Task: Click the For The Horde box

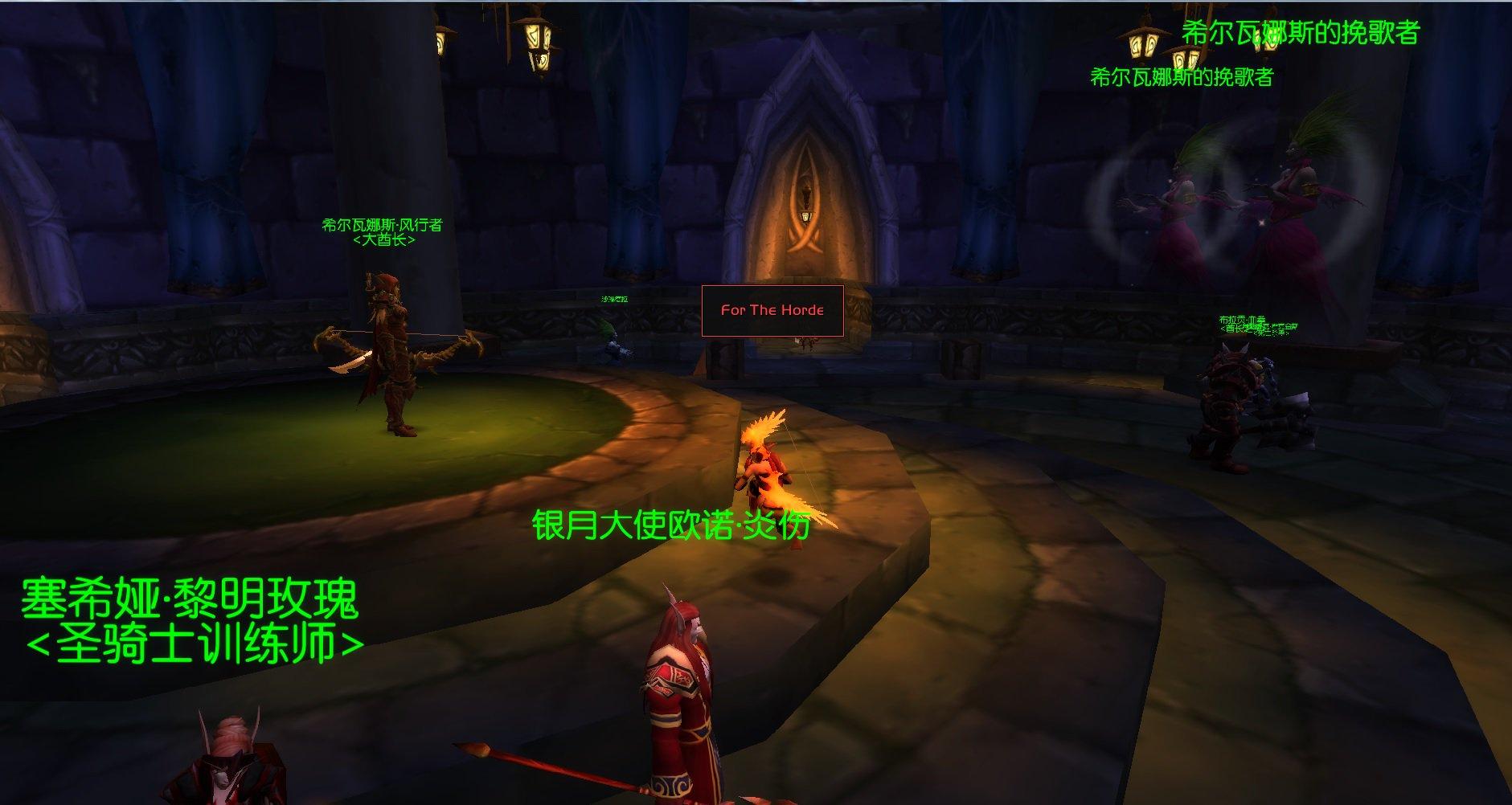Action: 772,310
